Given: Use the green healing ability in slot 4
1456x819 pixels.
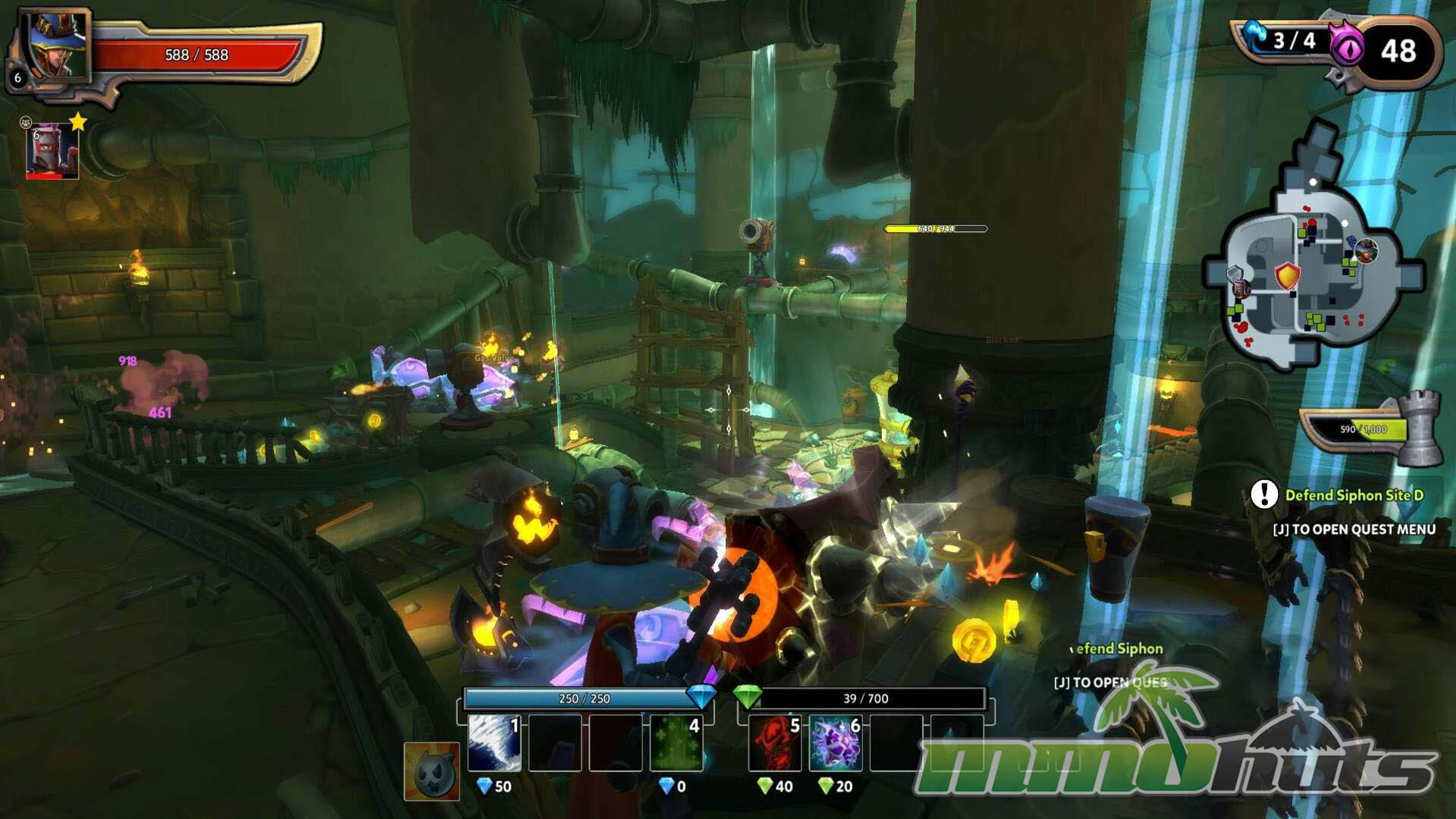Looking at the screenshot, I should tap(676, 743).
